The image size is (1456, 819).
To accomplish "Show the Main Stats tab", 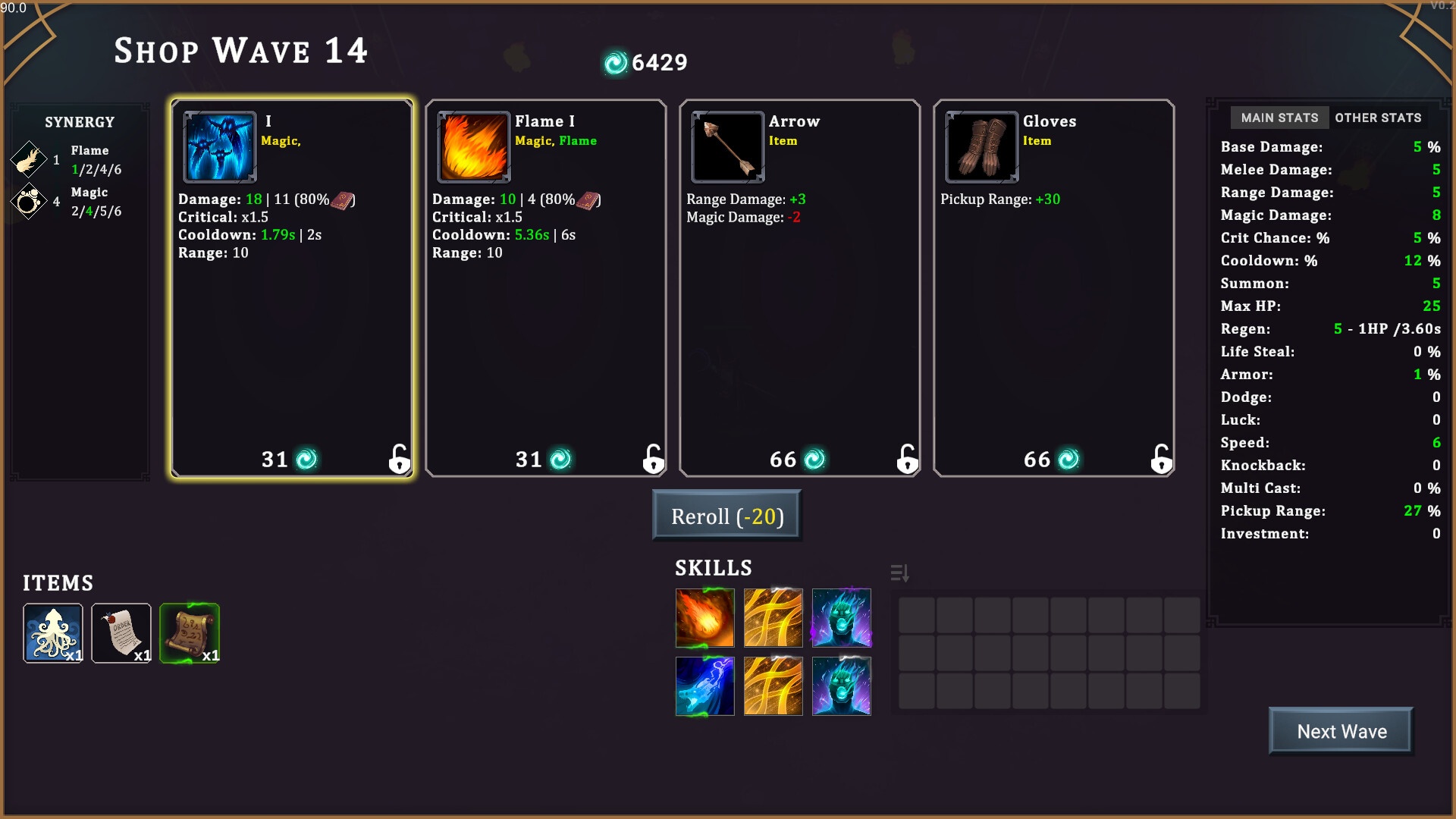I will coord(1279,118).
